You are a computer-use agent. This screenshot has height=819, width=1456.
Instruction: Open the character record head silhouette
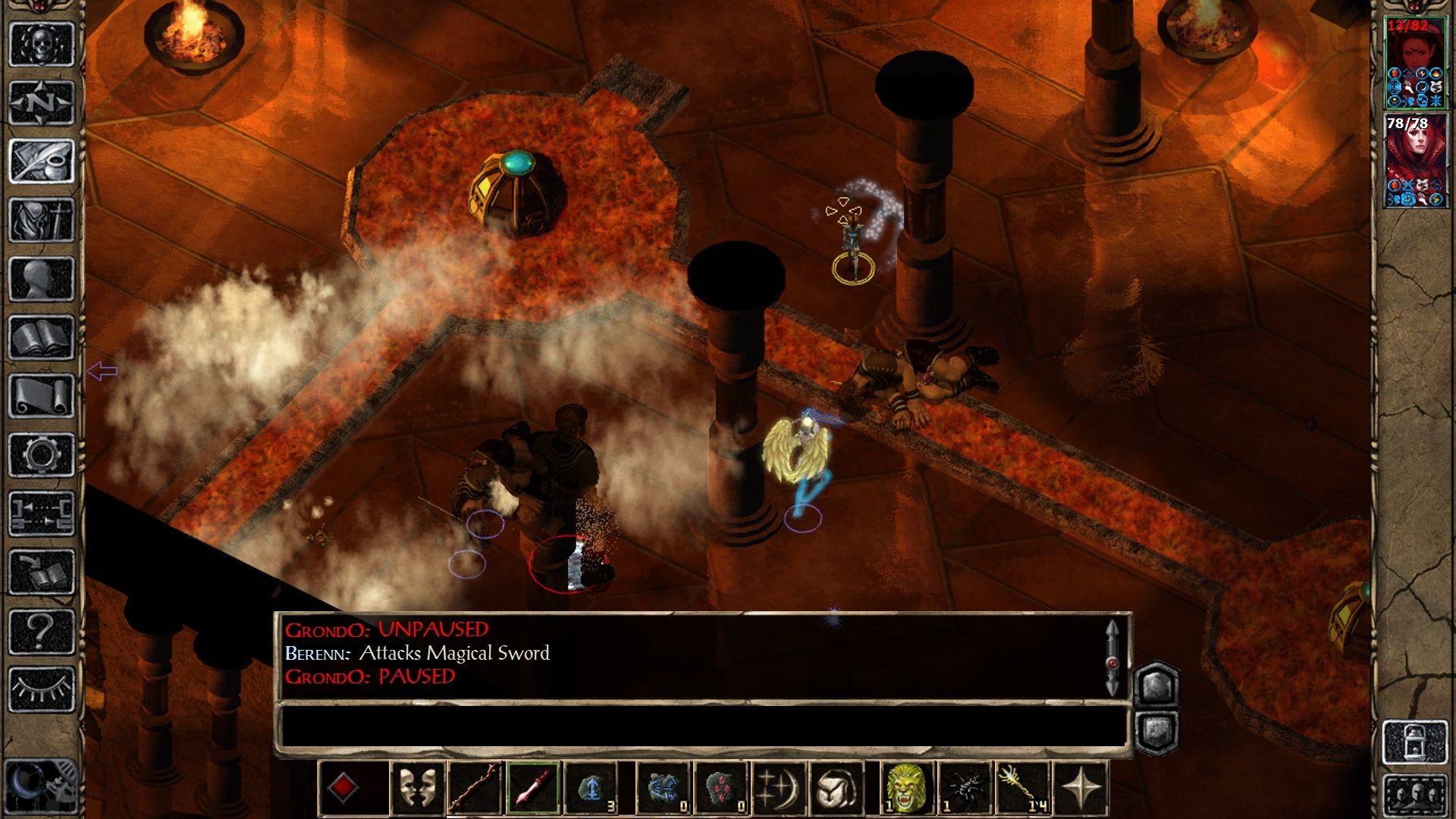pyautogui.click(x=42, y=278)
